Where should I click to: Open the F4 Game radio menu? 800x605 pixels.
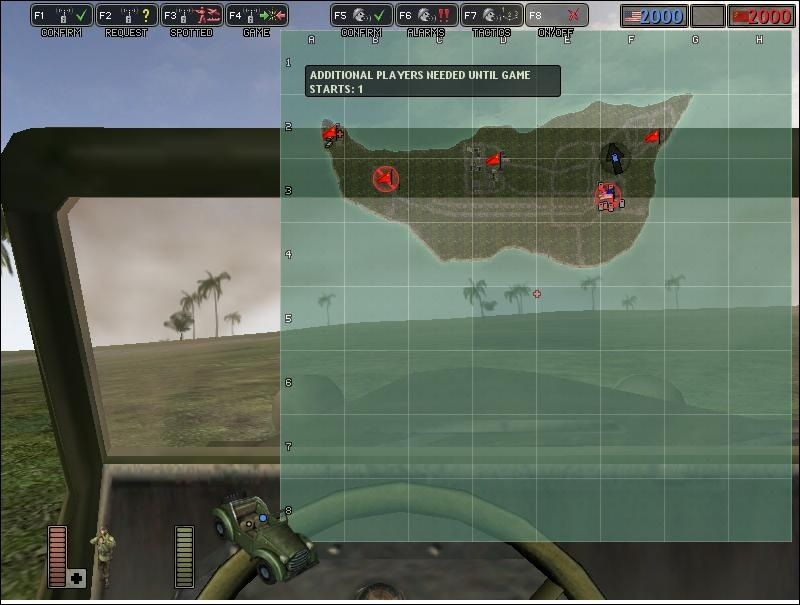click(x=256, y=16)
